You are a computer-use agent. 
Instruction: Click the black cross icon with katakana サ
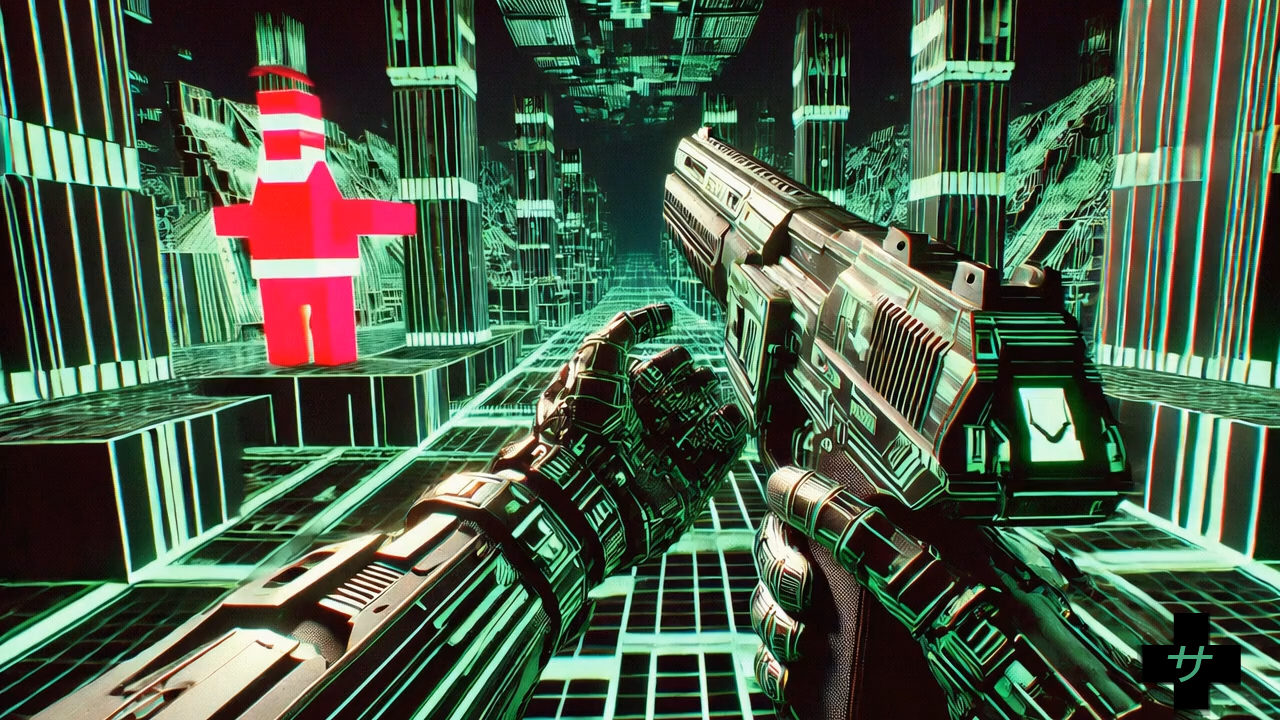(1191, 662)
